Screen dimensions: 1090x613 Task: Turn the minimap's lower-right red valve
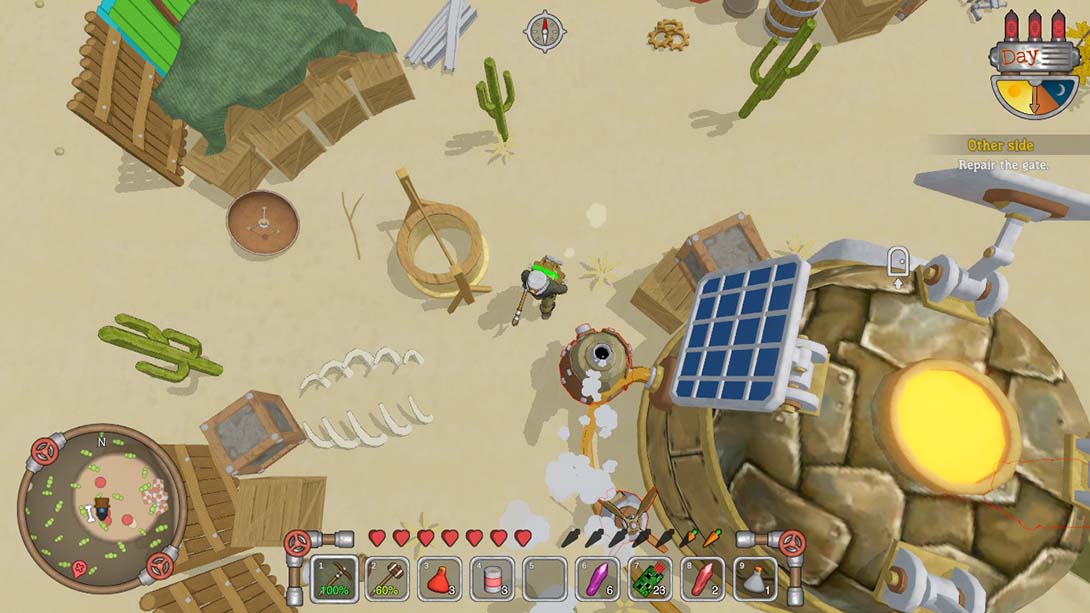coord(158,566)
